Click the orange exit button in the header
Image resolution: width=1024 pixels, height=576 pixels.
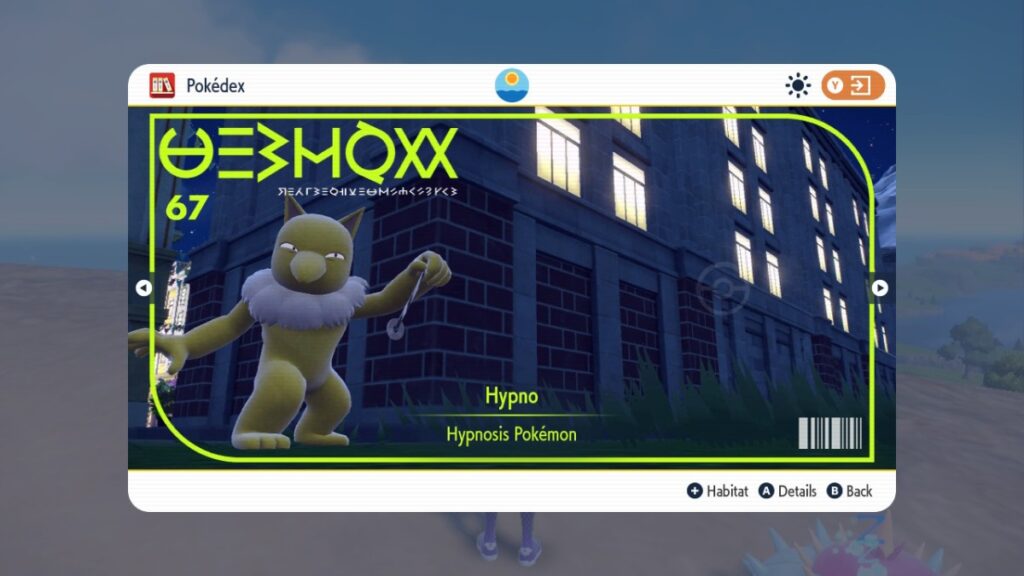point(853,86)
